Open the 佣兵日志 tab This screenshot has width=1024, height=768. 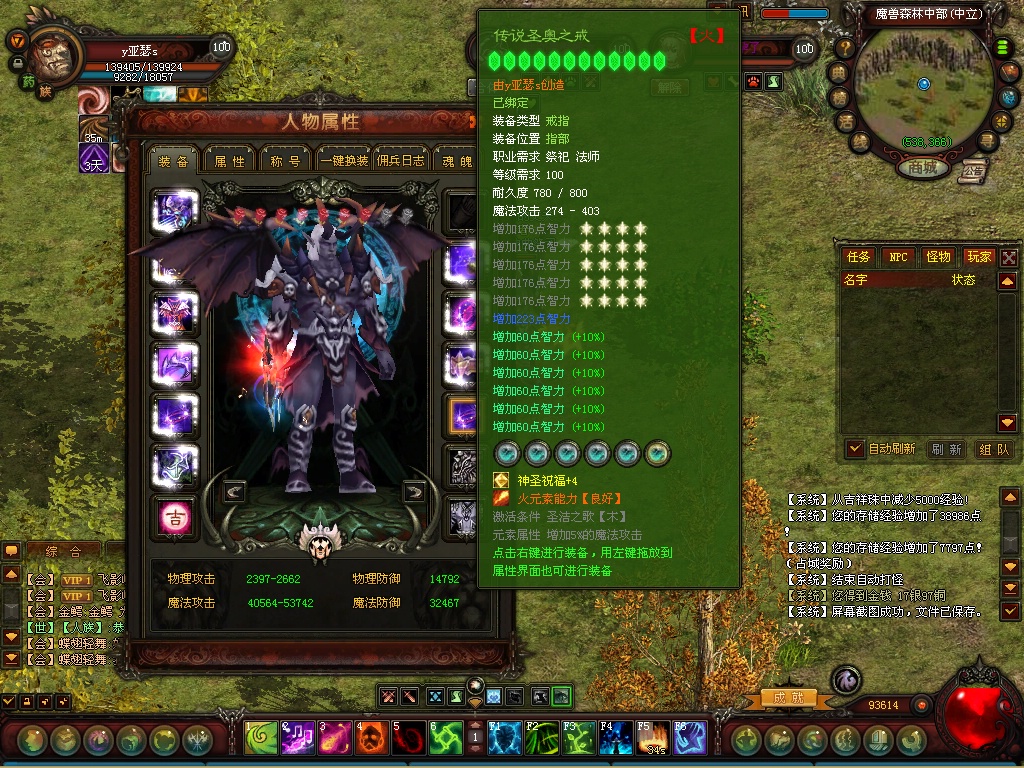point(401,161)
